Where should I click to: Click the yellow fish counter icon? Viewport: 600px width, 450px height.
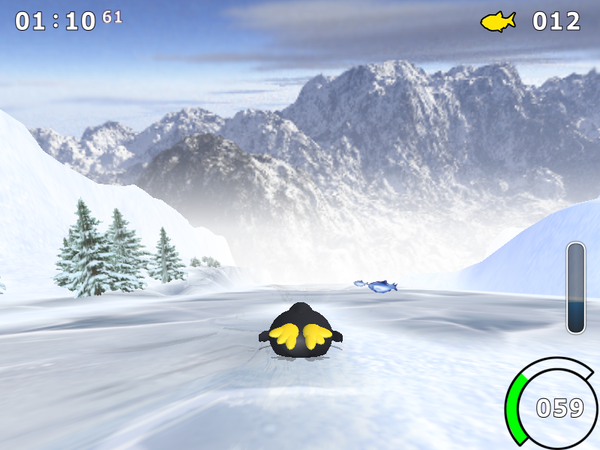pyautogui.click(x=498, y=20)
